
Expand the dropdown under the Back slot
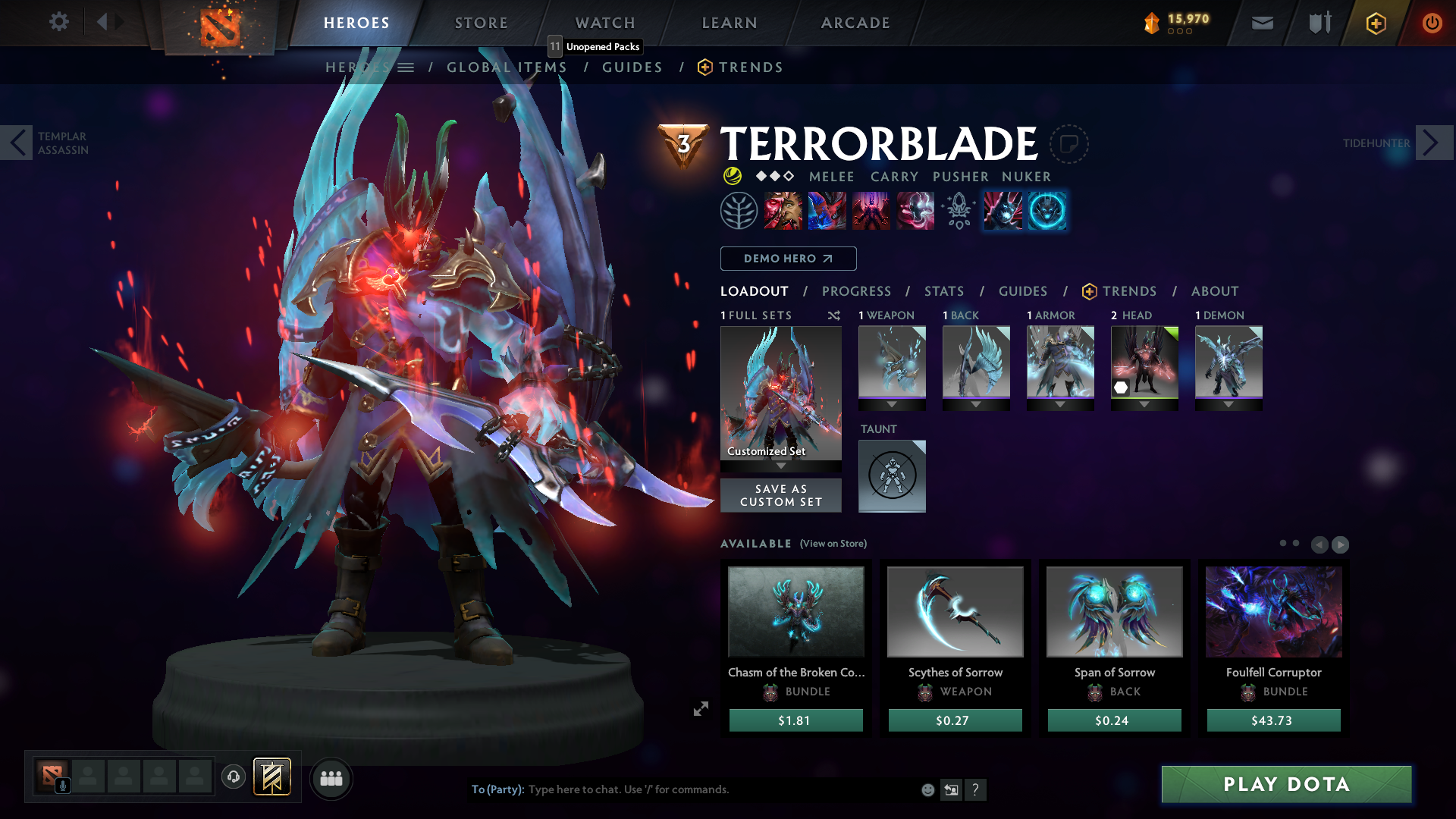(x=976, y=404)
